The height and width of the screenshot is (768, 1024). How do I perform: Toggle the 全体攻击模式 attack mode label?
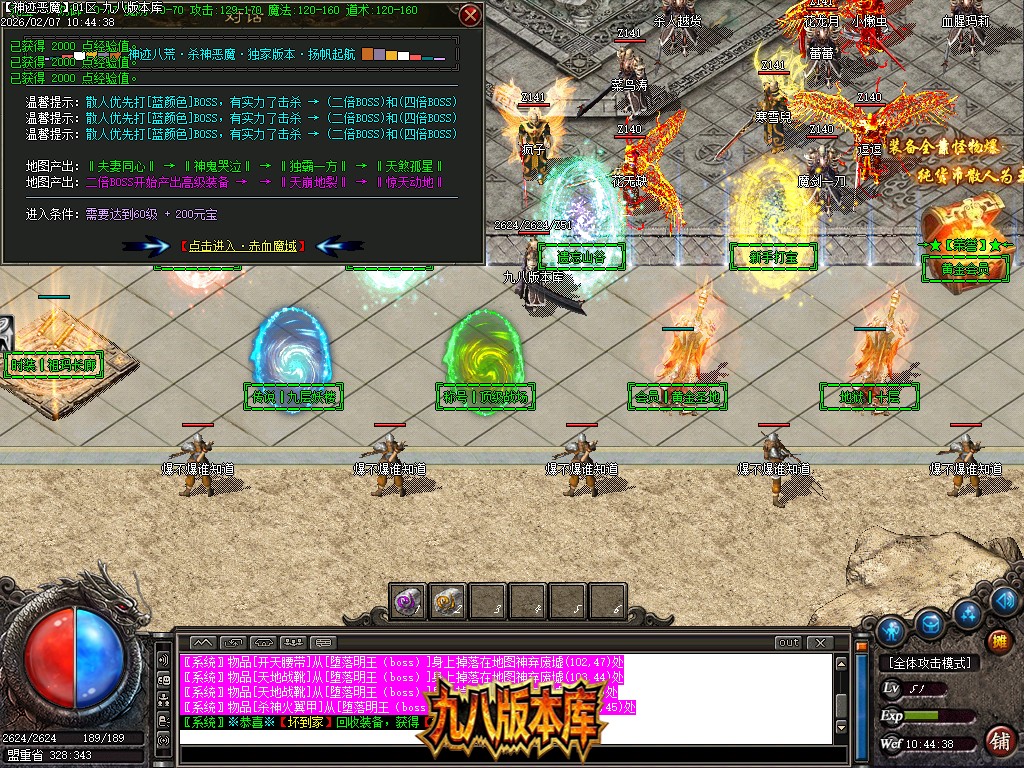click(929, 663)
